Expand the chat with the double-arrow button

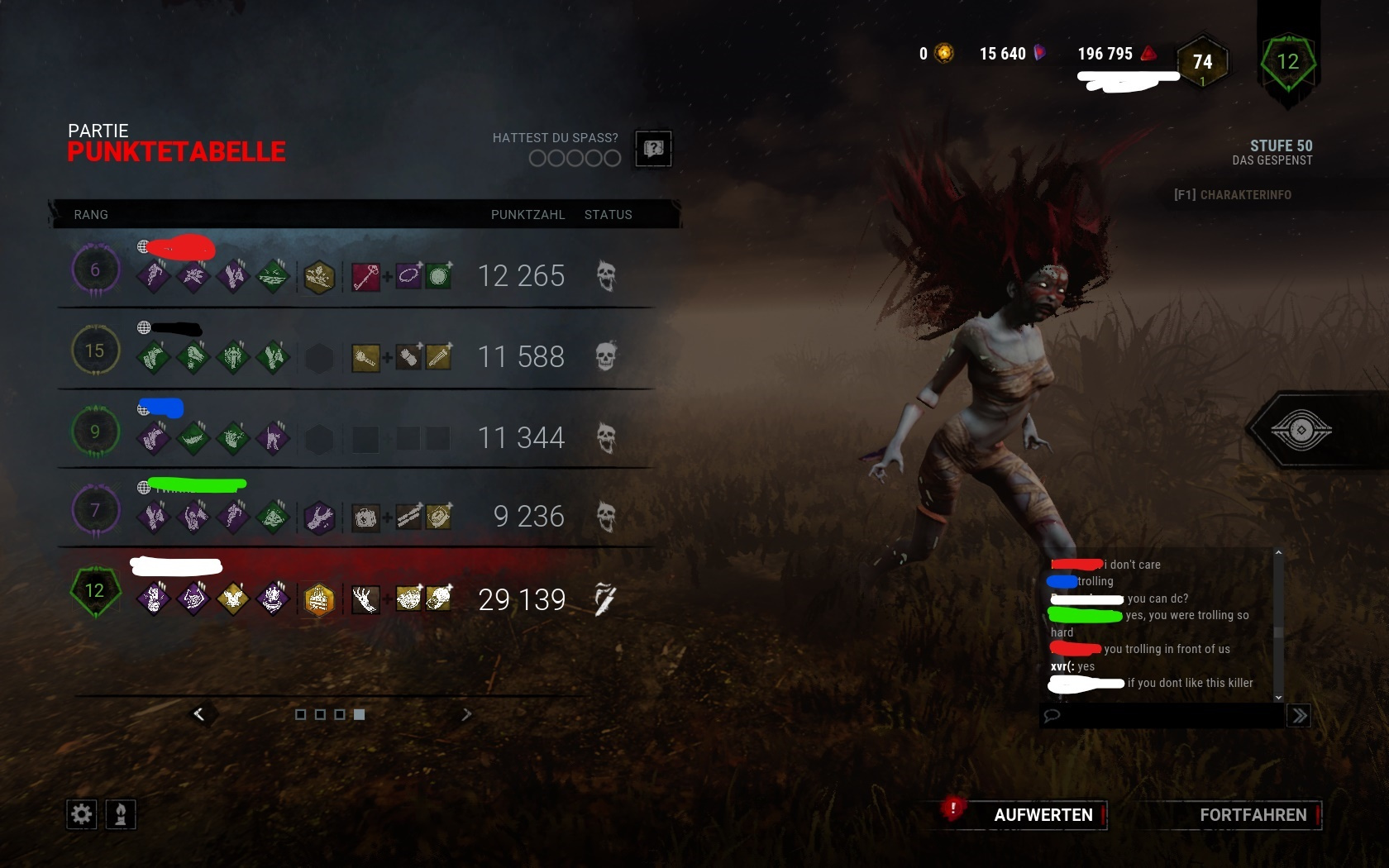point(1298,716)
